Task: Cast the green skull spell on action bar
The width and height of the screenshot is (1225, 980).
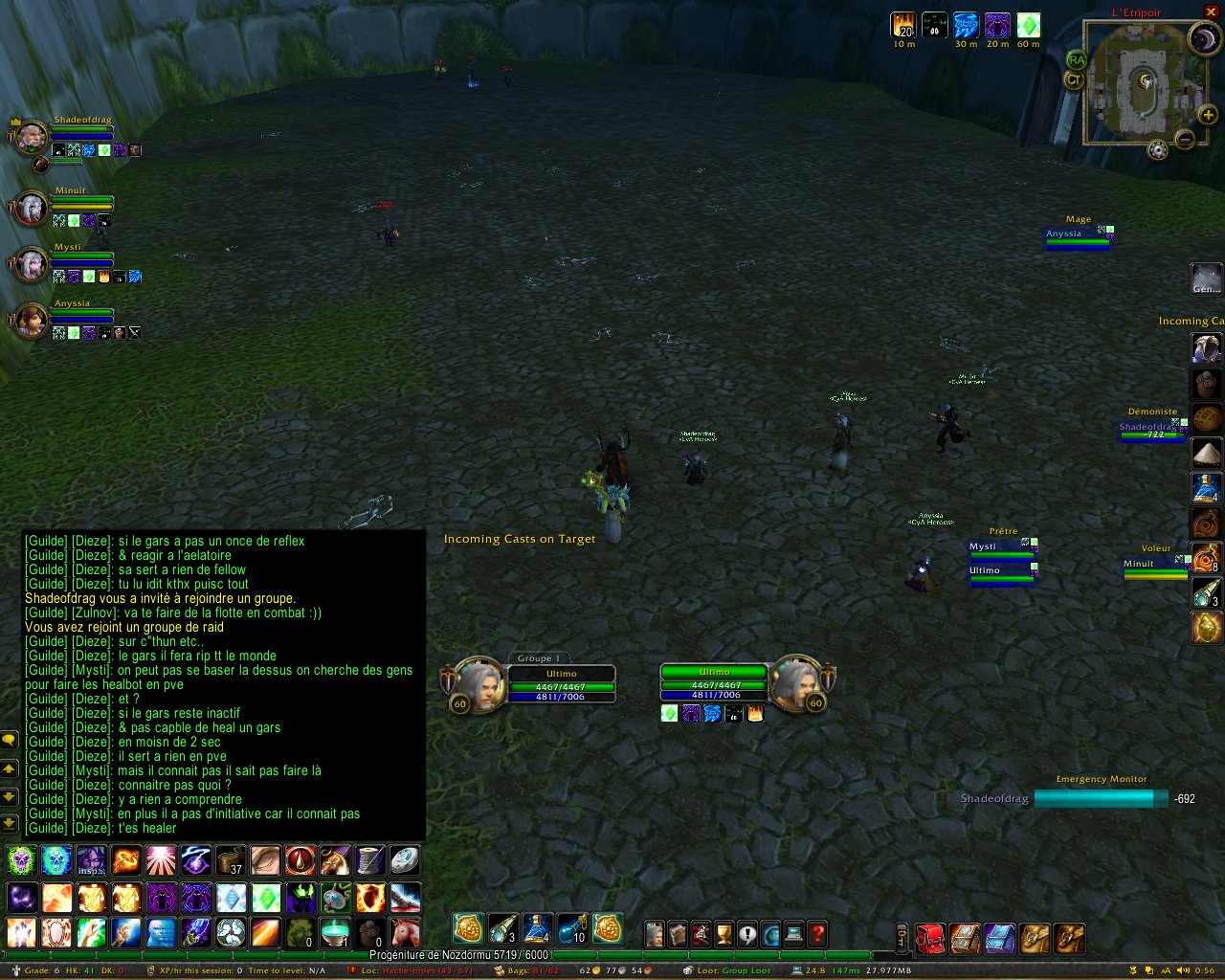Action: point(21,861)
